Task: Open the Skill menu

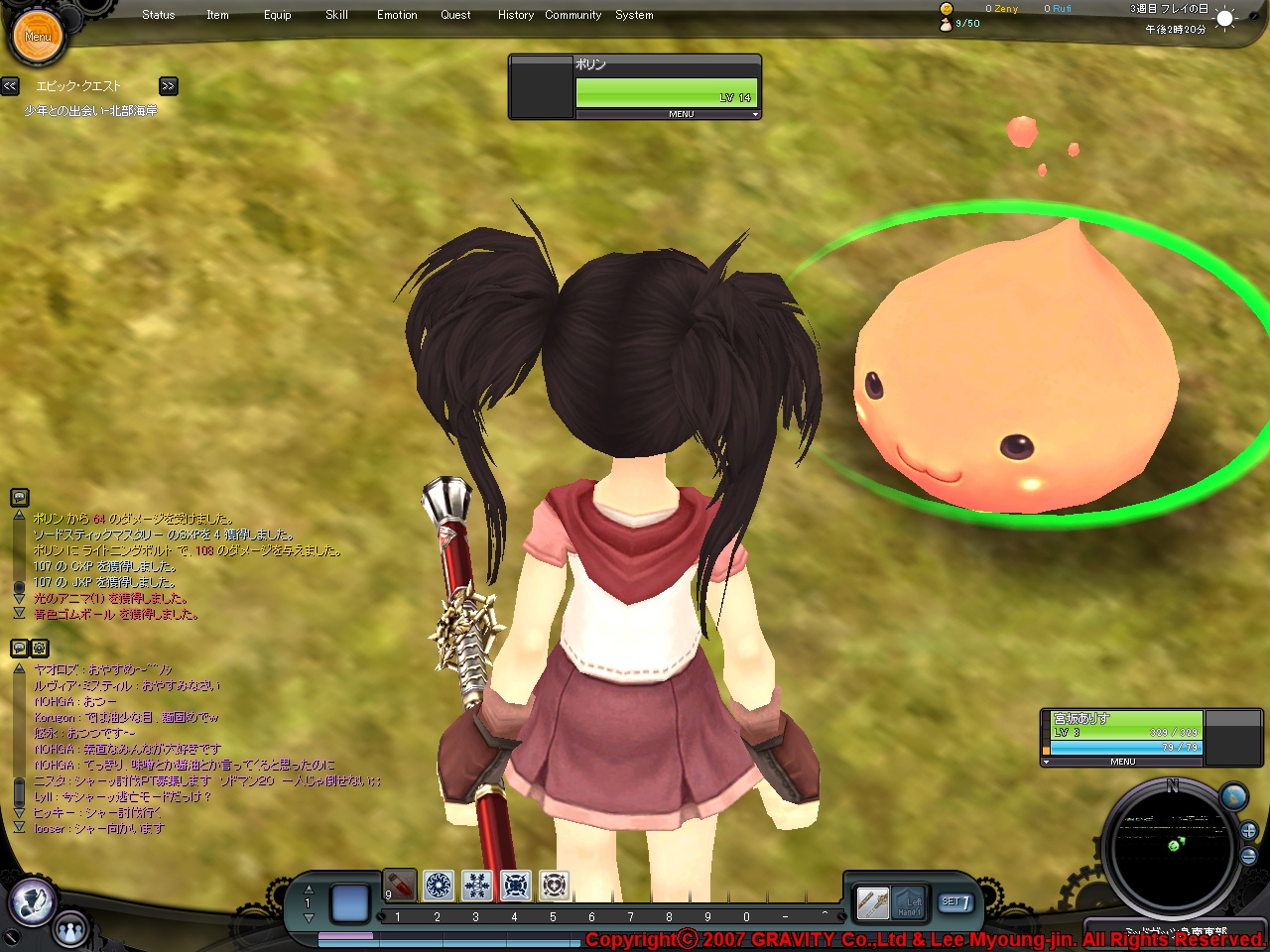Action: click(336, 15)
